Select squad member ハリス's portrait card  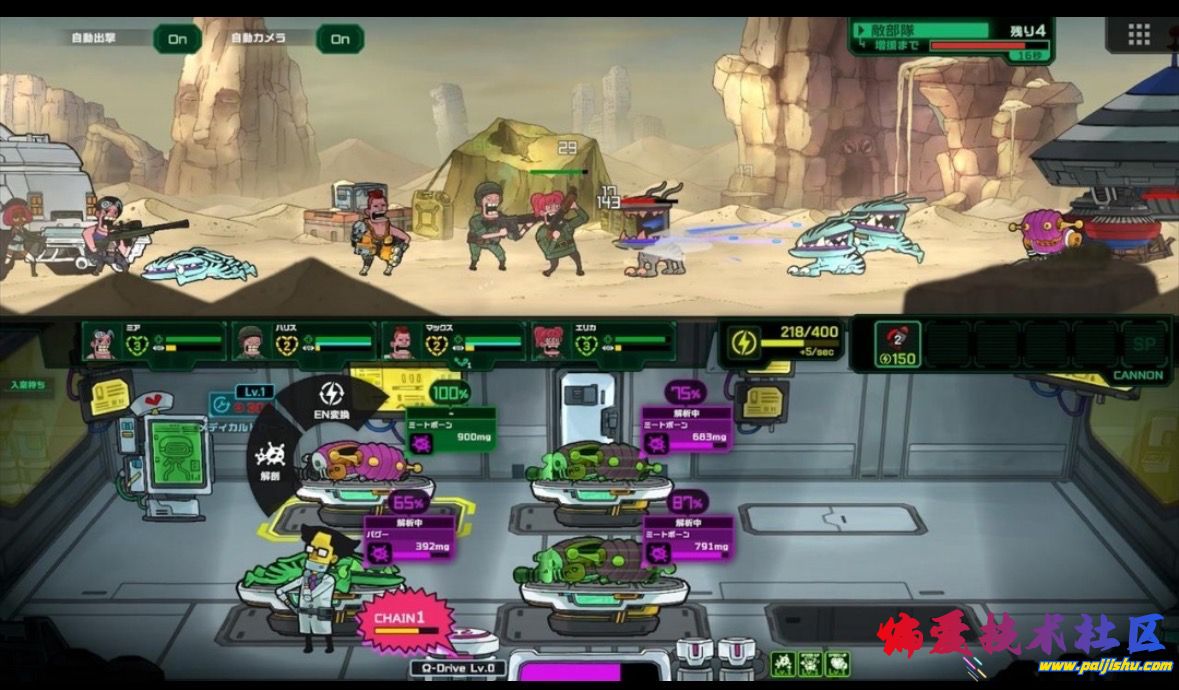[x=304, y=341]
